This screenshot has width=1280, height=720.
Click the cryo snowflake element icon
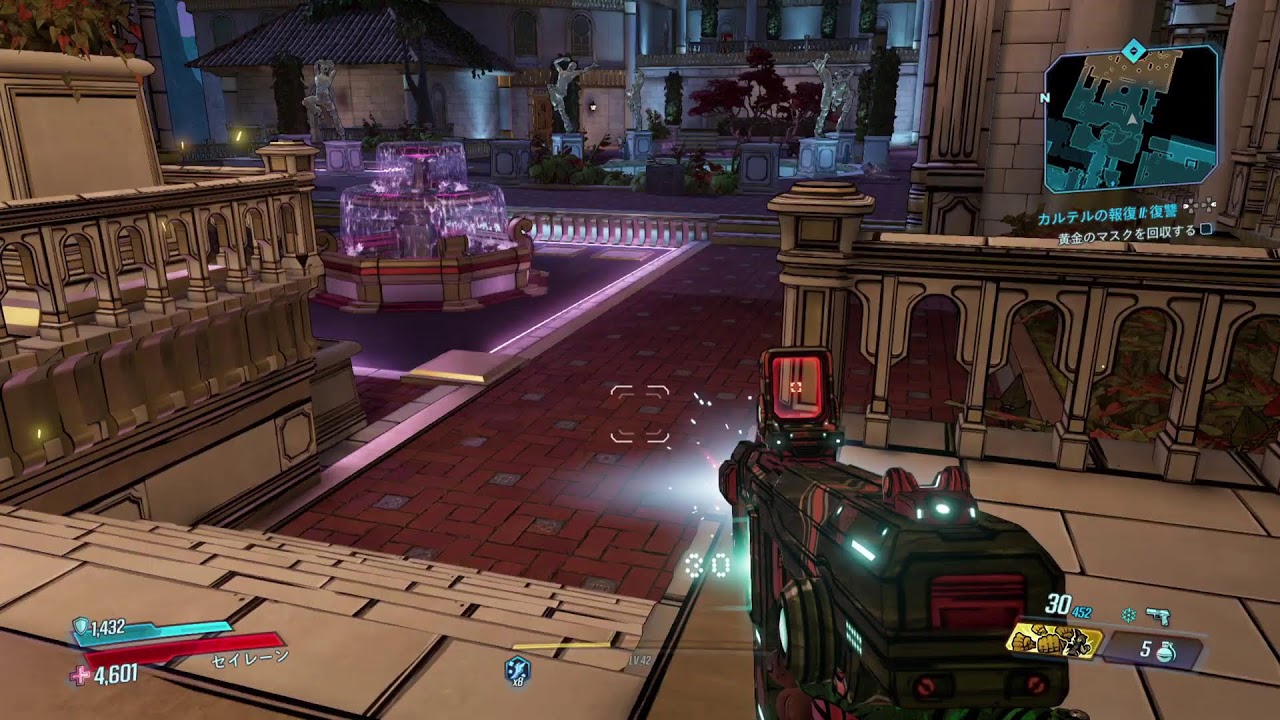pyautogui.click(x=1127, y=615)
